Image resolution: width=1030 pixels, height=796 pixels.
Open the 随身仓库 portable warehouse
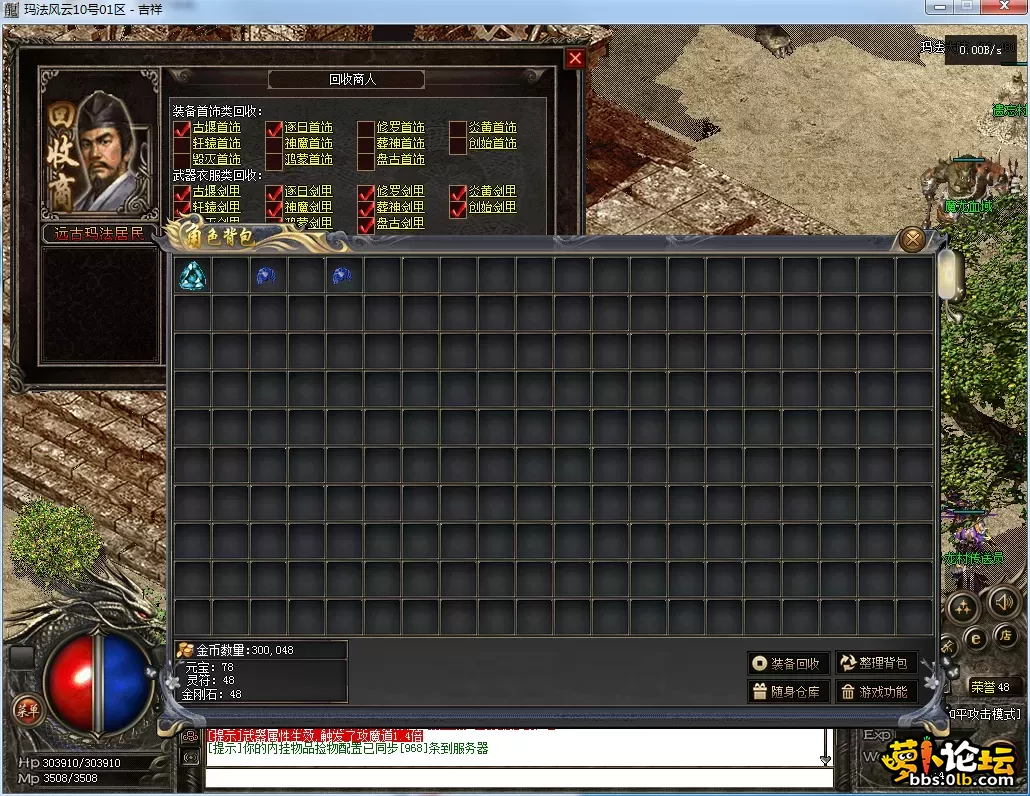tap(789, 691)
